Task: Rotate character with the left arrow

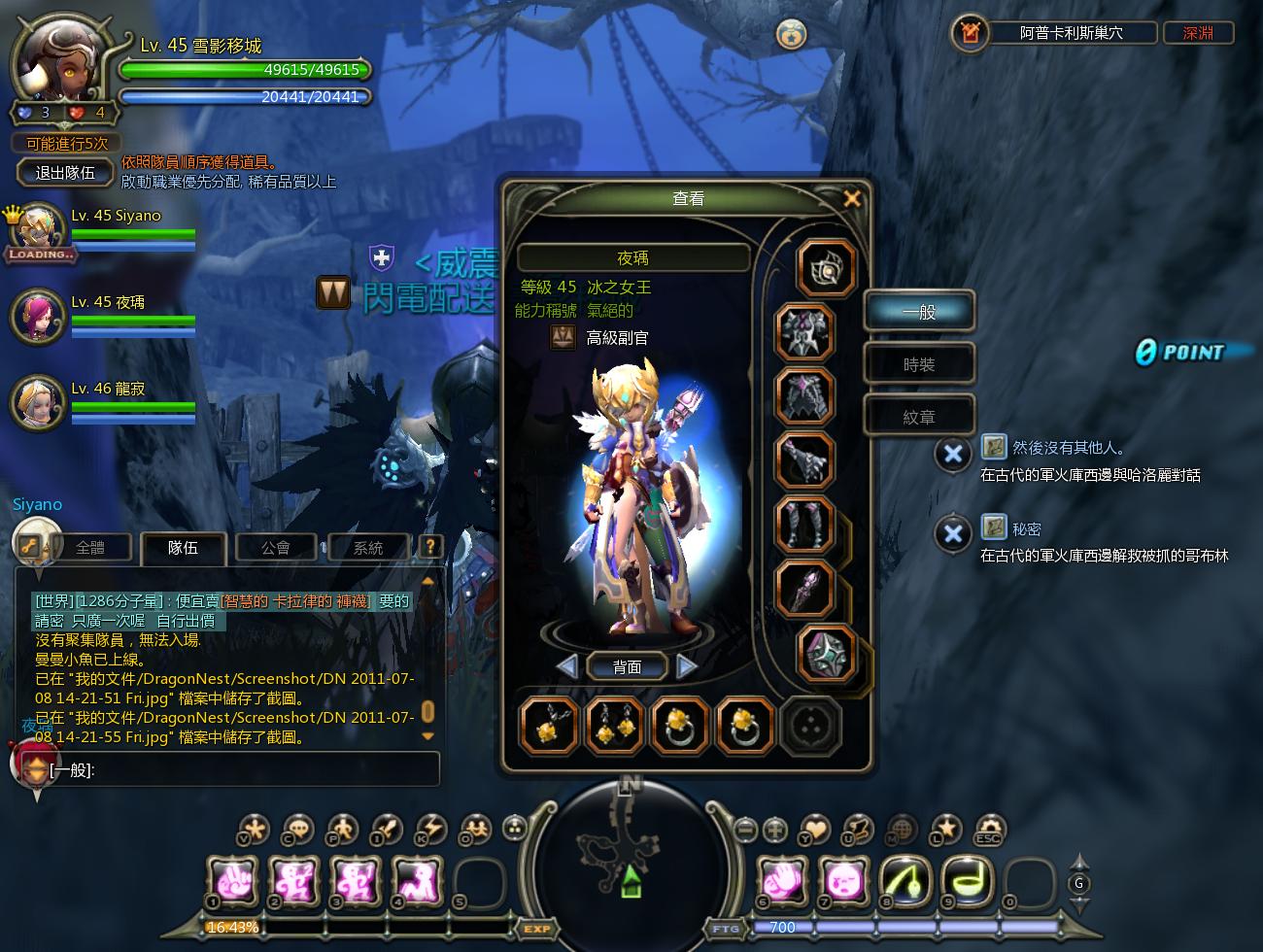Action: pyautogui.click(x=568, y=666)
